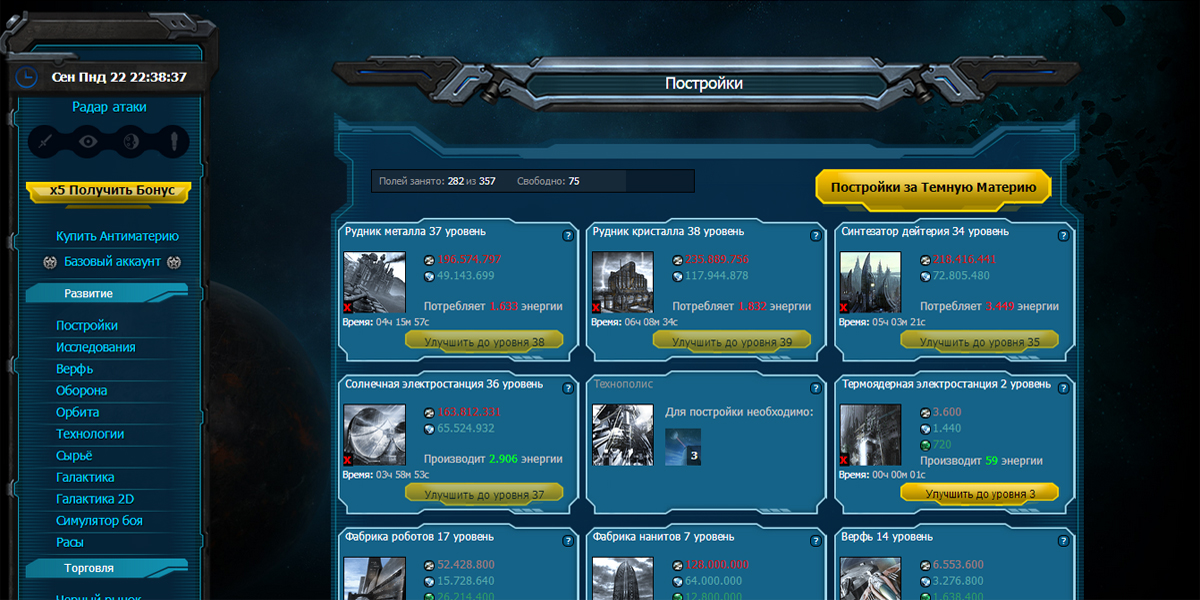The width and height of the screenshot is (1200, 600).
Task: Open the Базовый аккаунт page
Action: pyautogui.click(x=112, y=262)
